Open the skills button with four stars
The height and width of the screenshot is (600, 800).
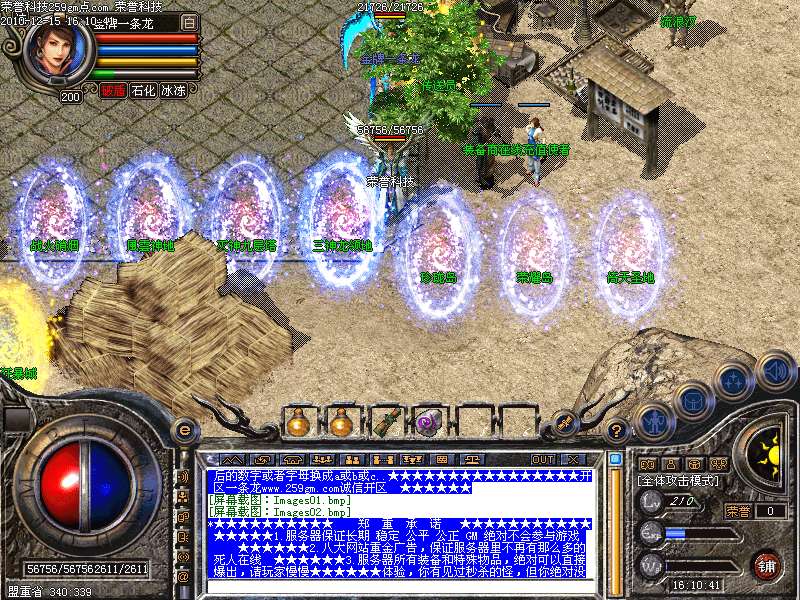click(x=734, y=379)
